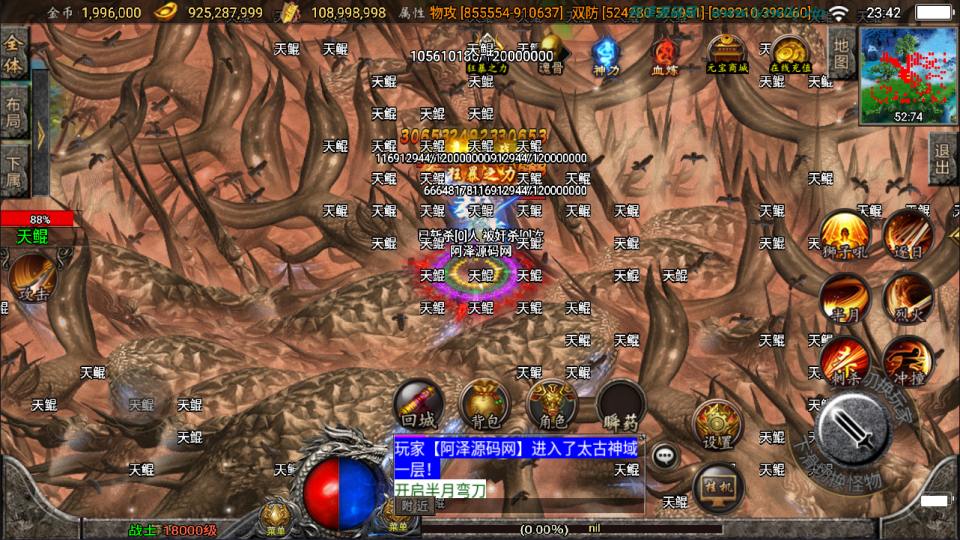Open the 元宝商城 ingot shop
Viewport: 960px width, 540px height.
point(727,54)
